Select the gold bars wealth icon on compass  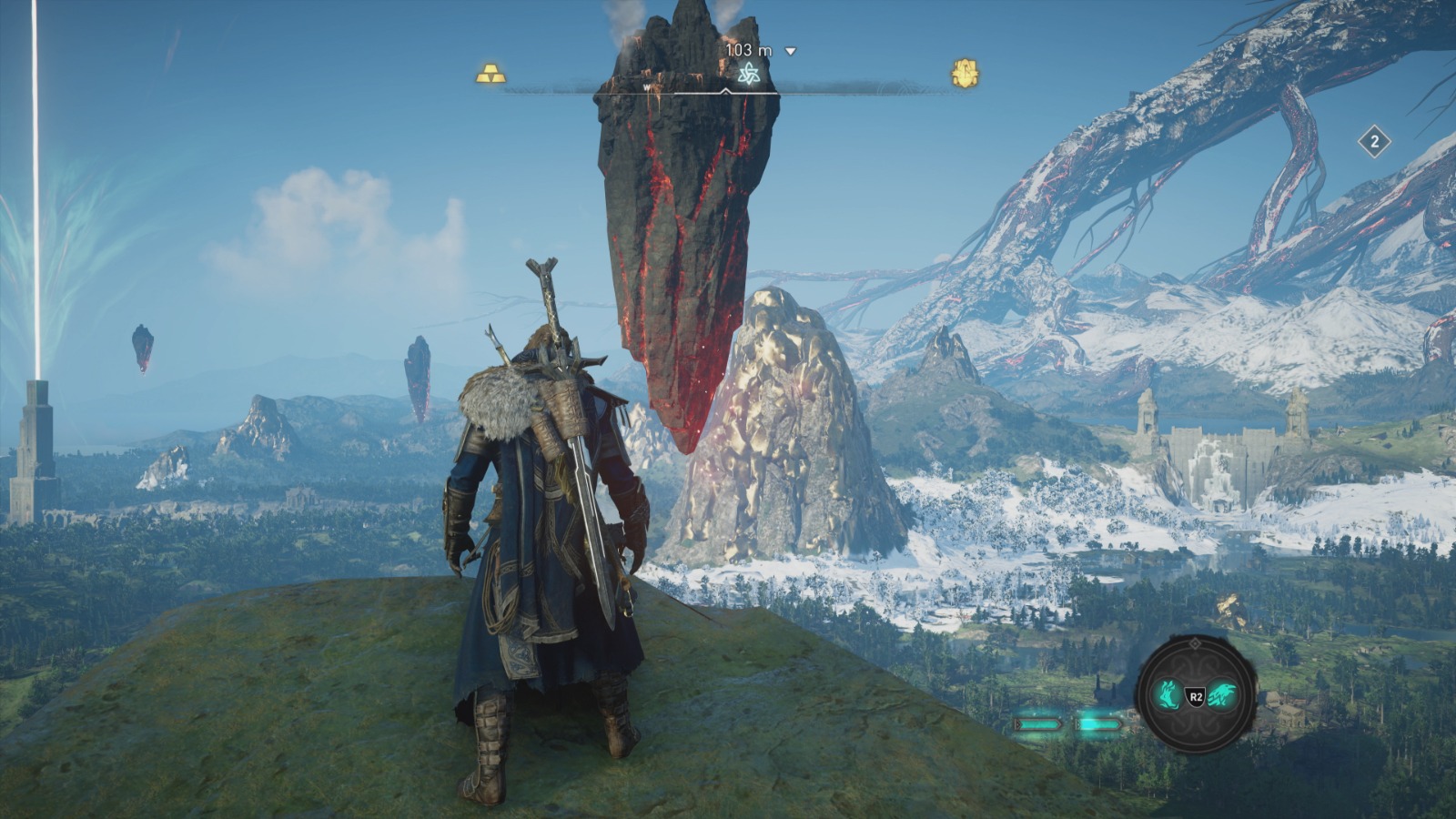[x=491, y=73]
